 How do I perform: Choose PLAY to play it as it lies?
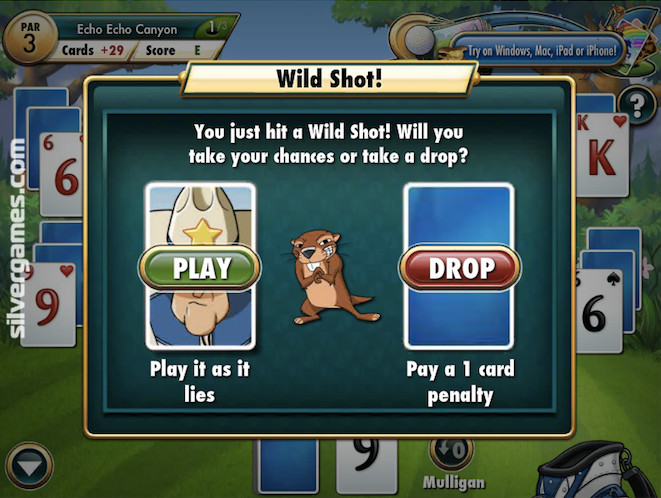[202, 268]
